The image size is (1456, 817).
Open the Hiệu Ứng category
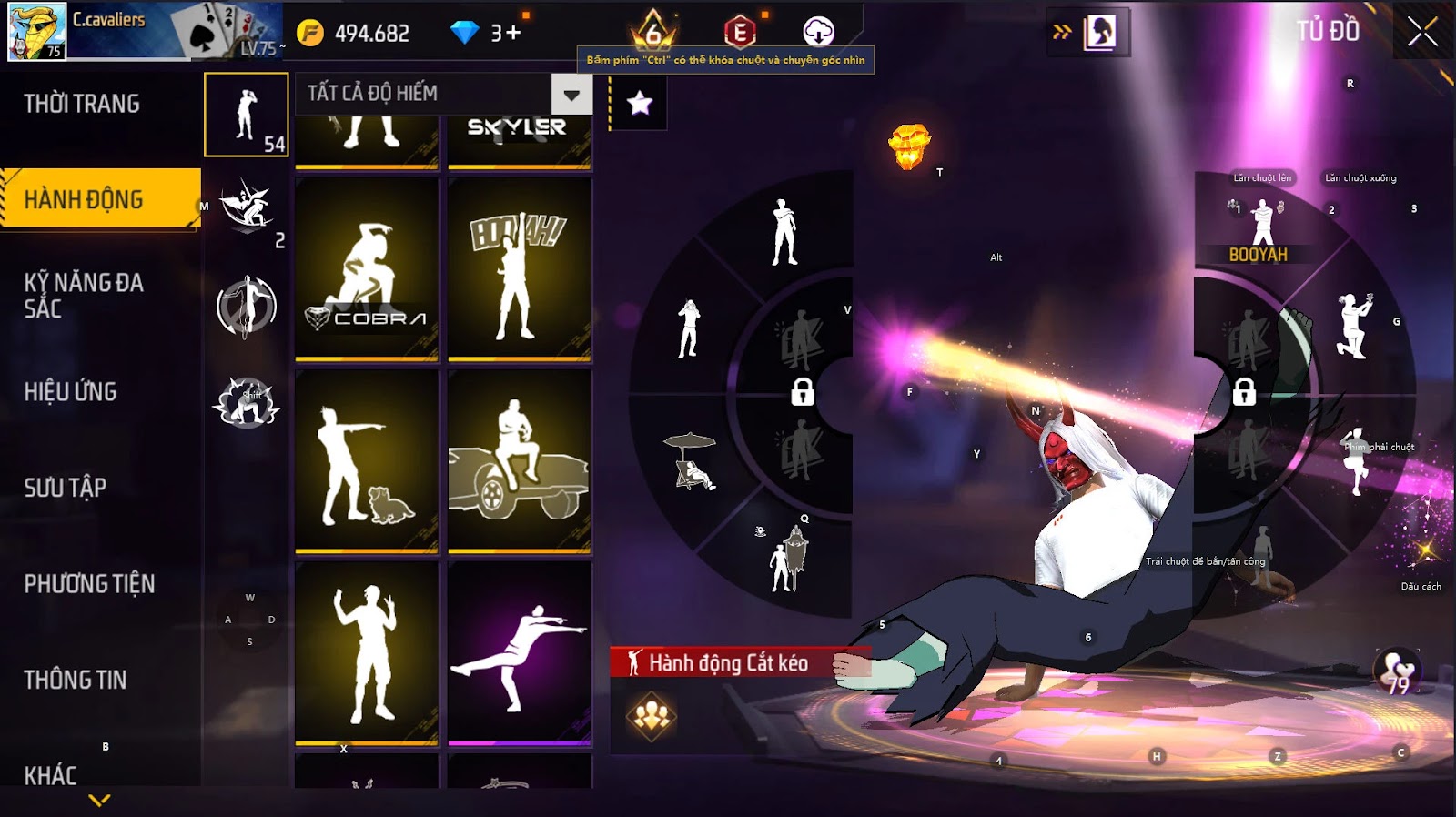71,392
